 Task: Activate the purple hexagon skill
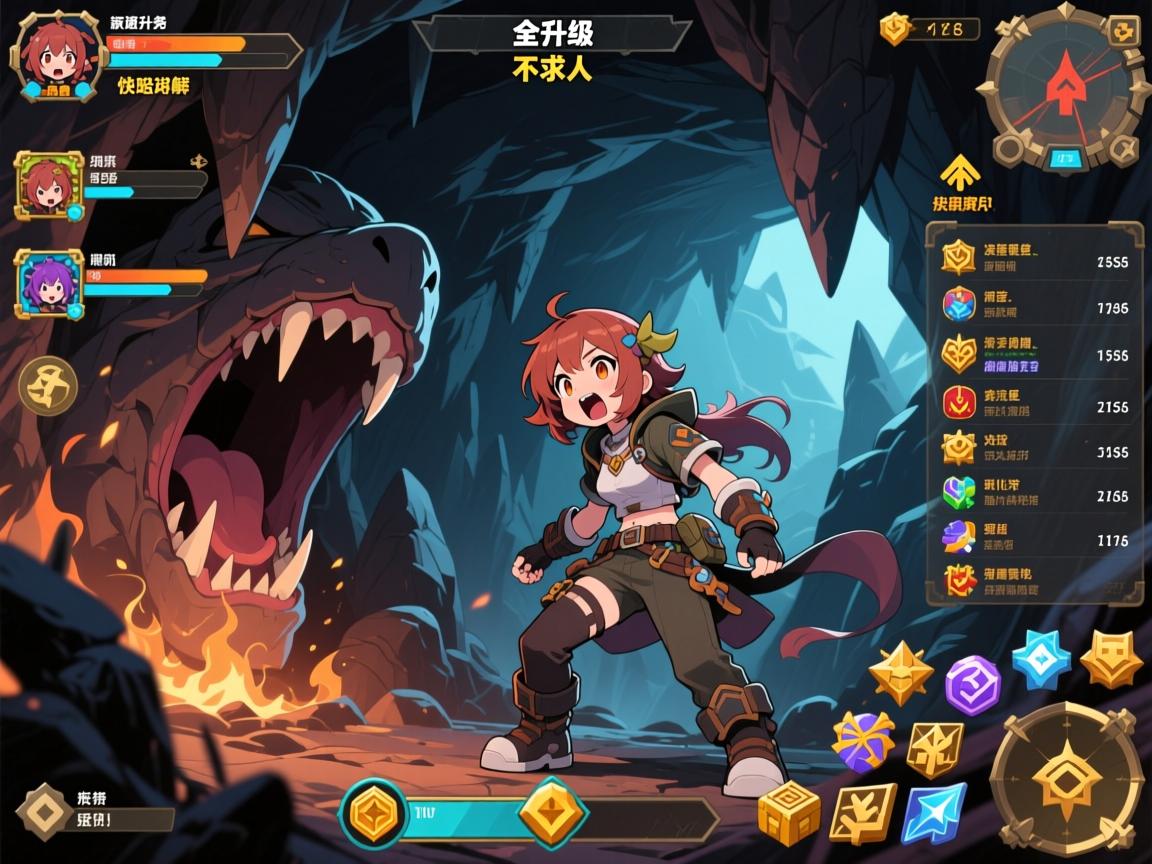(x=973, y=685)
